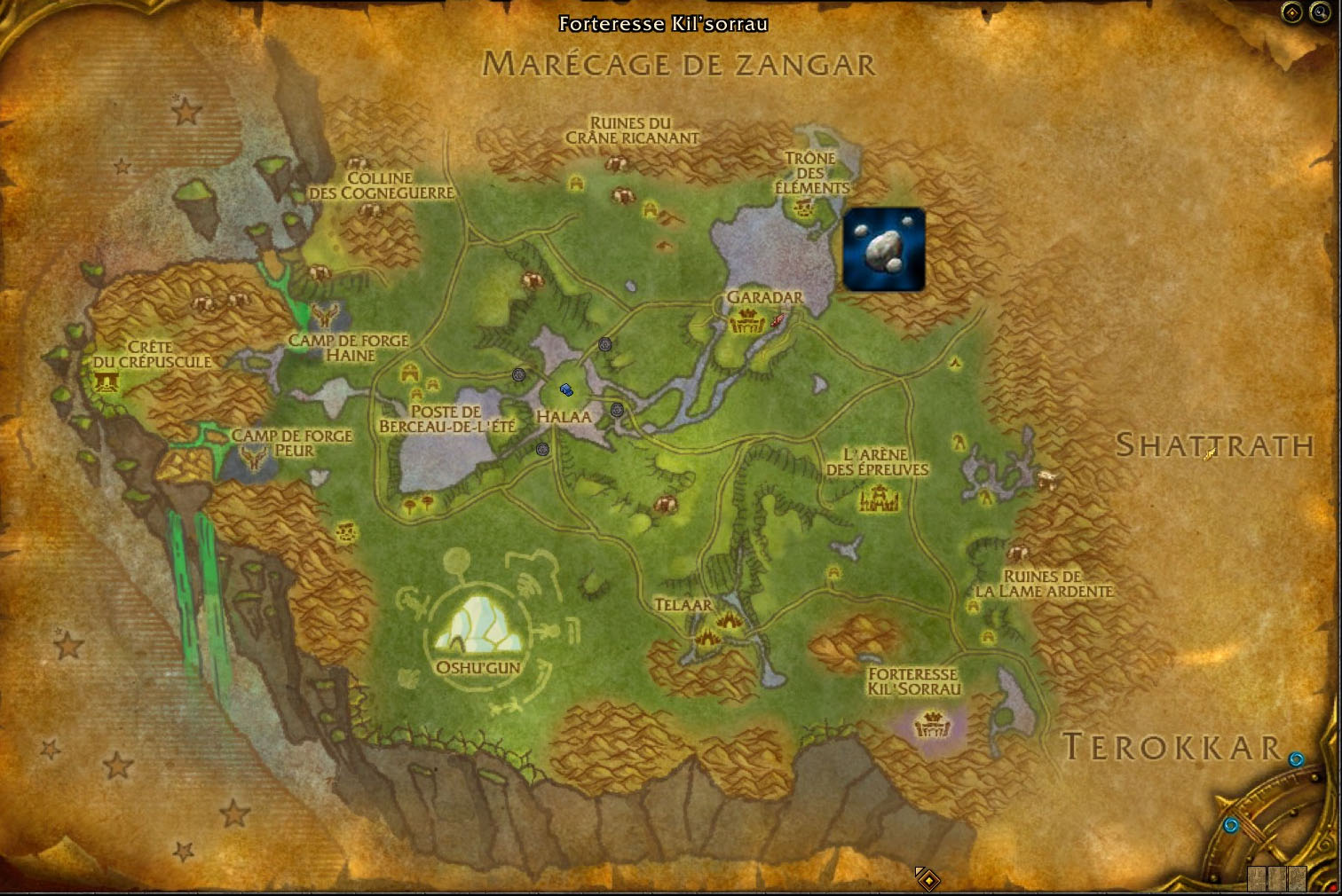Image resolution: width=1342 pixels, height=896 pixels.
Task: Click the ore mining node icon on the map
Action: click(884, 250)
